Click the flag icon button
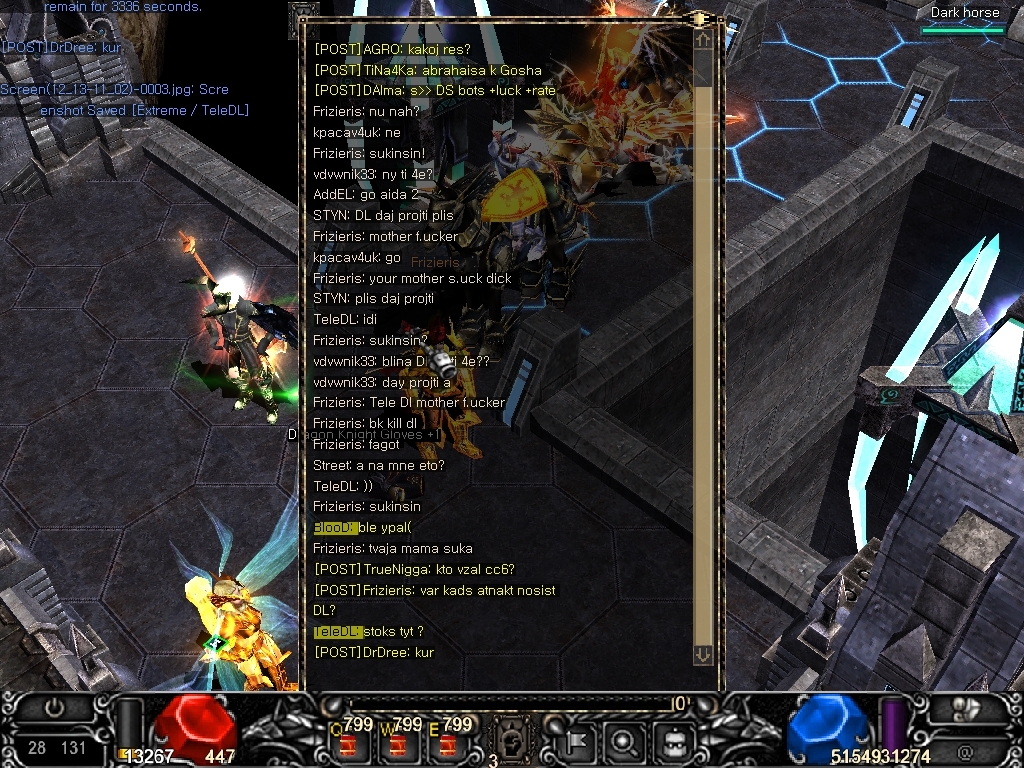 tap(577, 741)
